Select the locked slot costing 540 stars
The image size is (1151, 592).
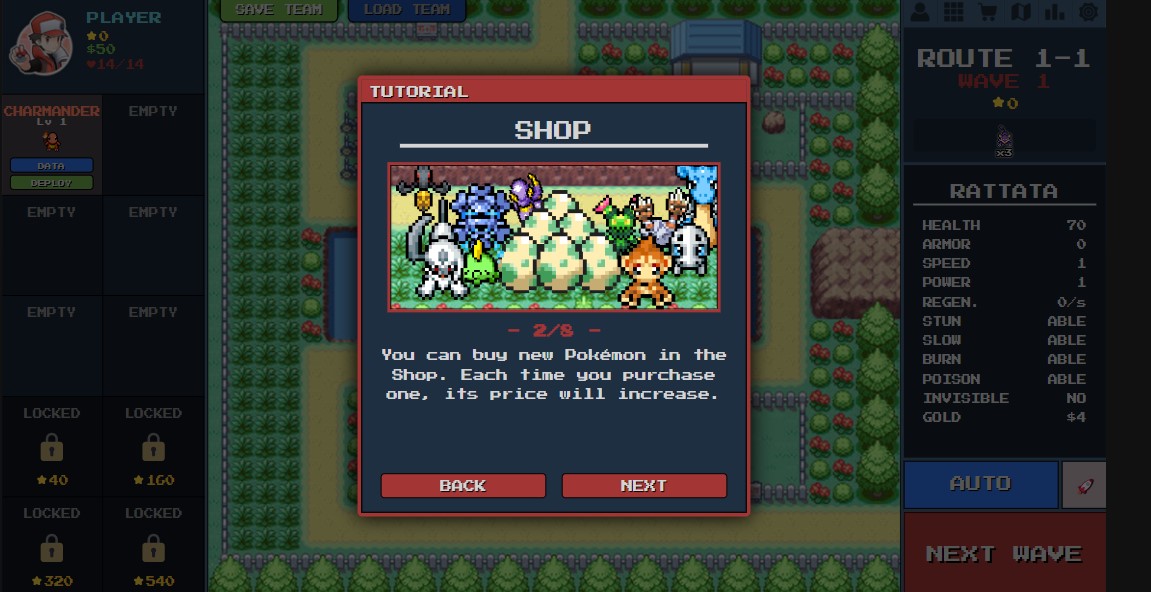153,546
